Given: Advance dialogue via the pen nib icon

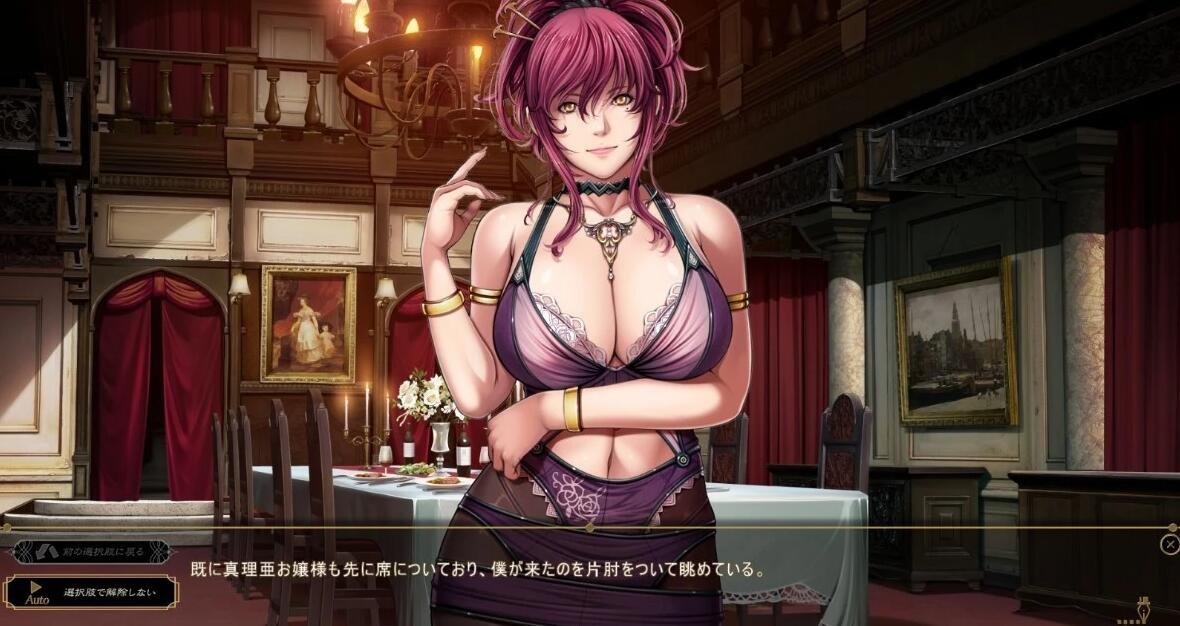Looking at the screenshot, I should tap(1144, 607).
